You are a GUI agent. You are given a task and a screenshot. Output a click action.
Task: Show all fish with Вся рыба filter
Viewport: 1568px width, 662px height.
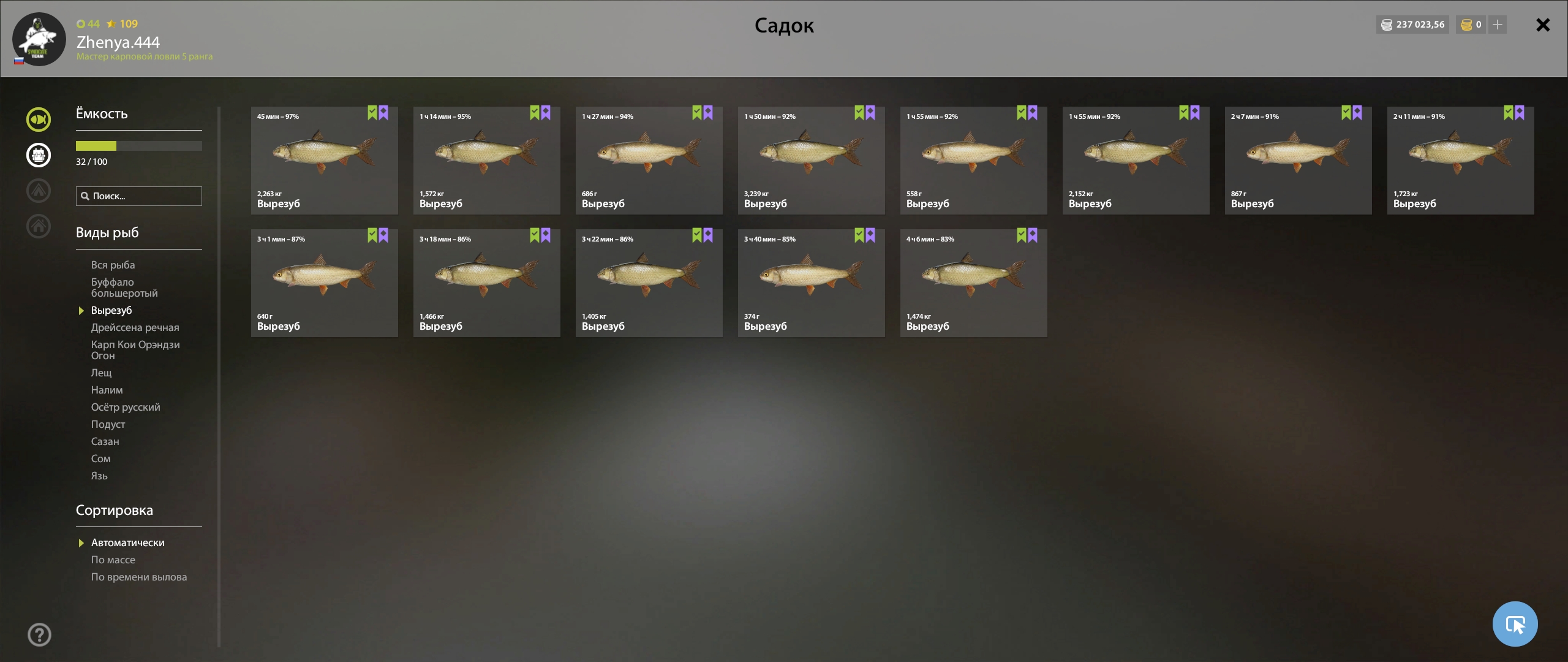pyautogui.click(x=113, y=265)
